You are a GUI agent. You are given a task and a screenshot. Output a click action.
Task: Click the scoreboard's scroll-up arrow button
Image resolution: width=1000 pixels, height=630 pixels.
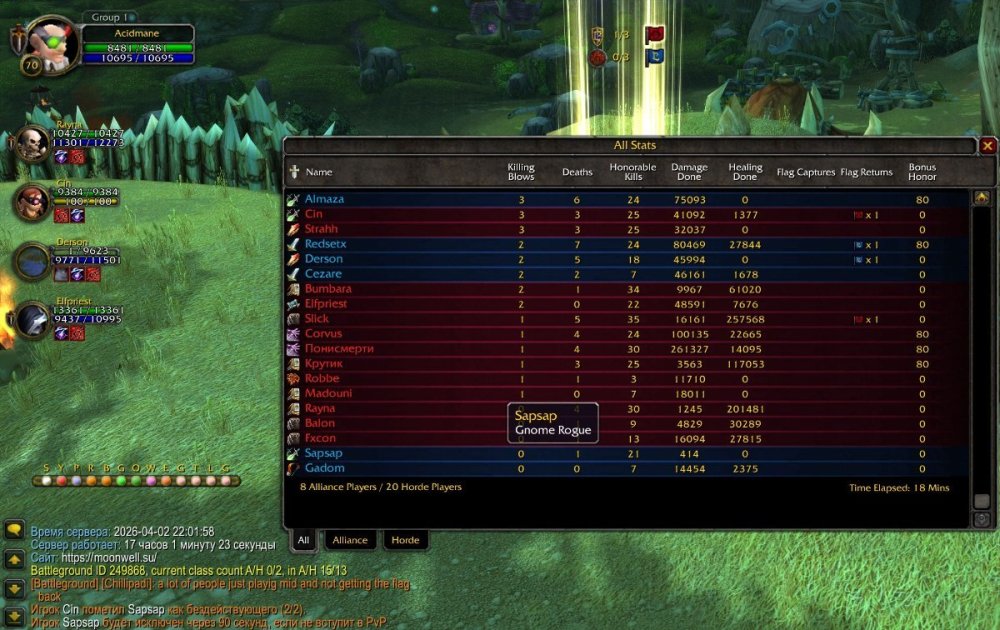click(981, 198)
